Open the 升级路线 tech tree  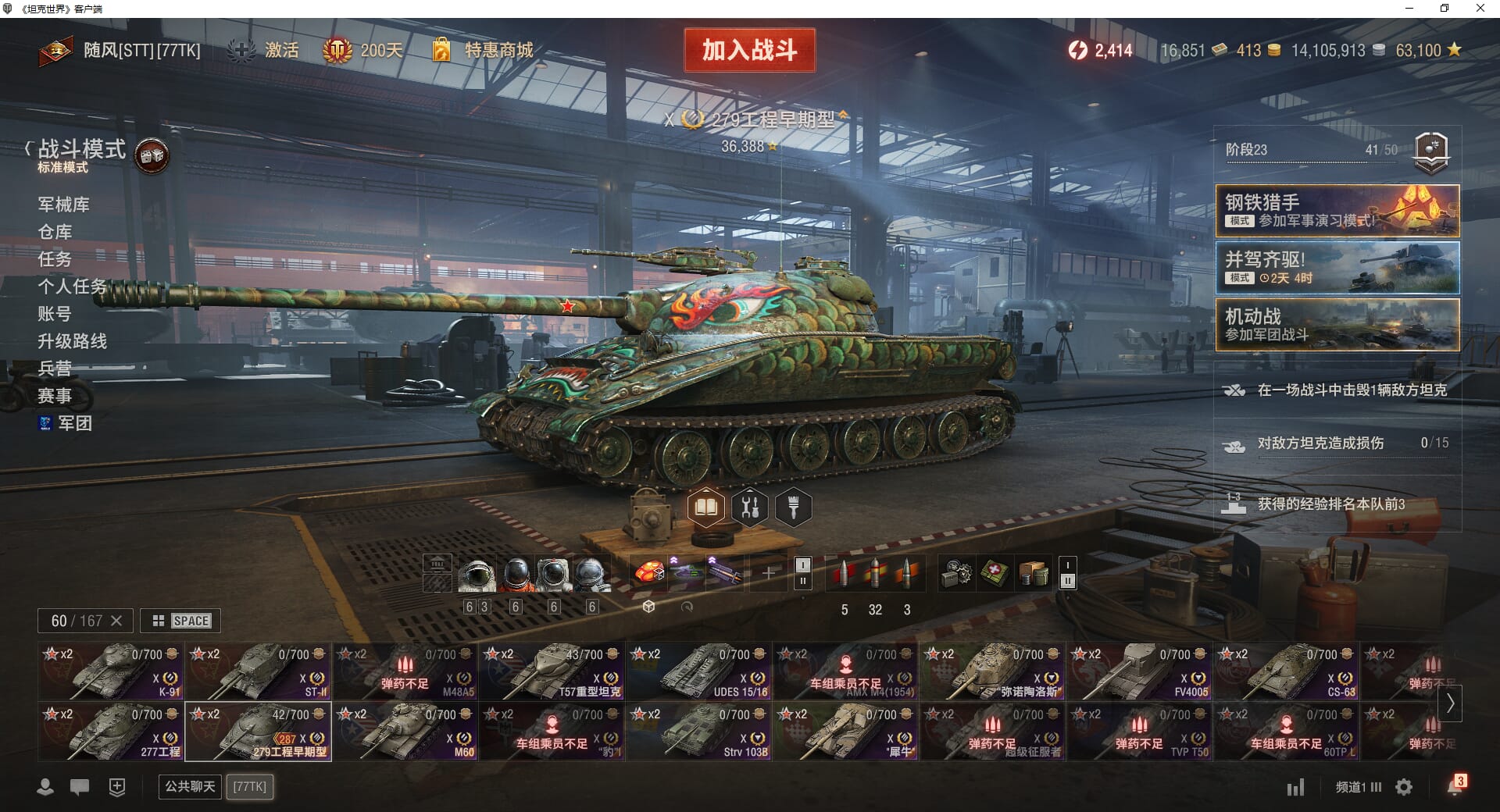(72, 341)
